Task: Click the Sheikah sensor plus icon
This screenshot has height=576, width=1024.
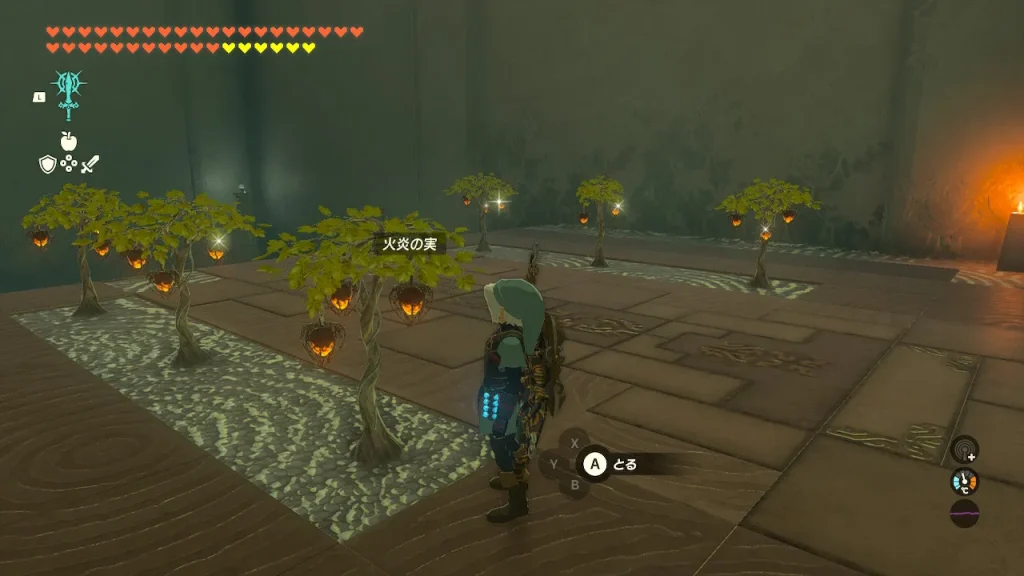Action: 964,449
